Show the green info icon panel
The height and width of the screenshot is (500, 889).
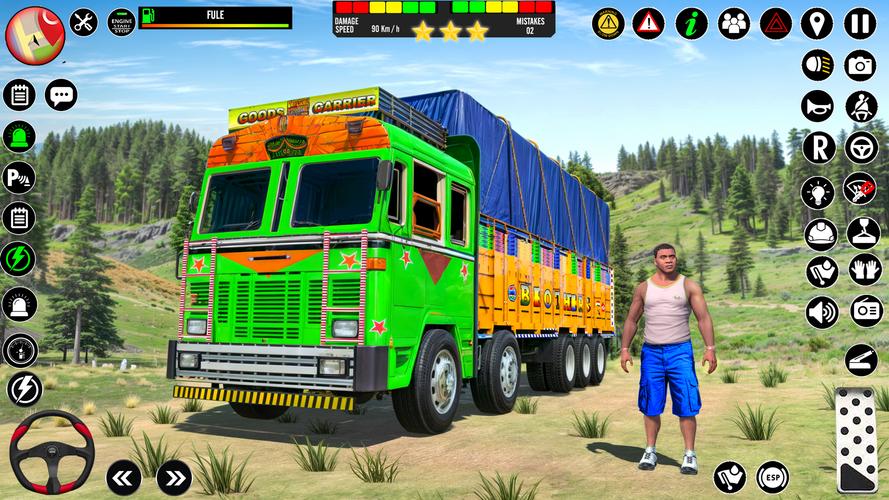point(691,23)
